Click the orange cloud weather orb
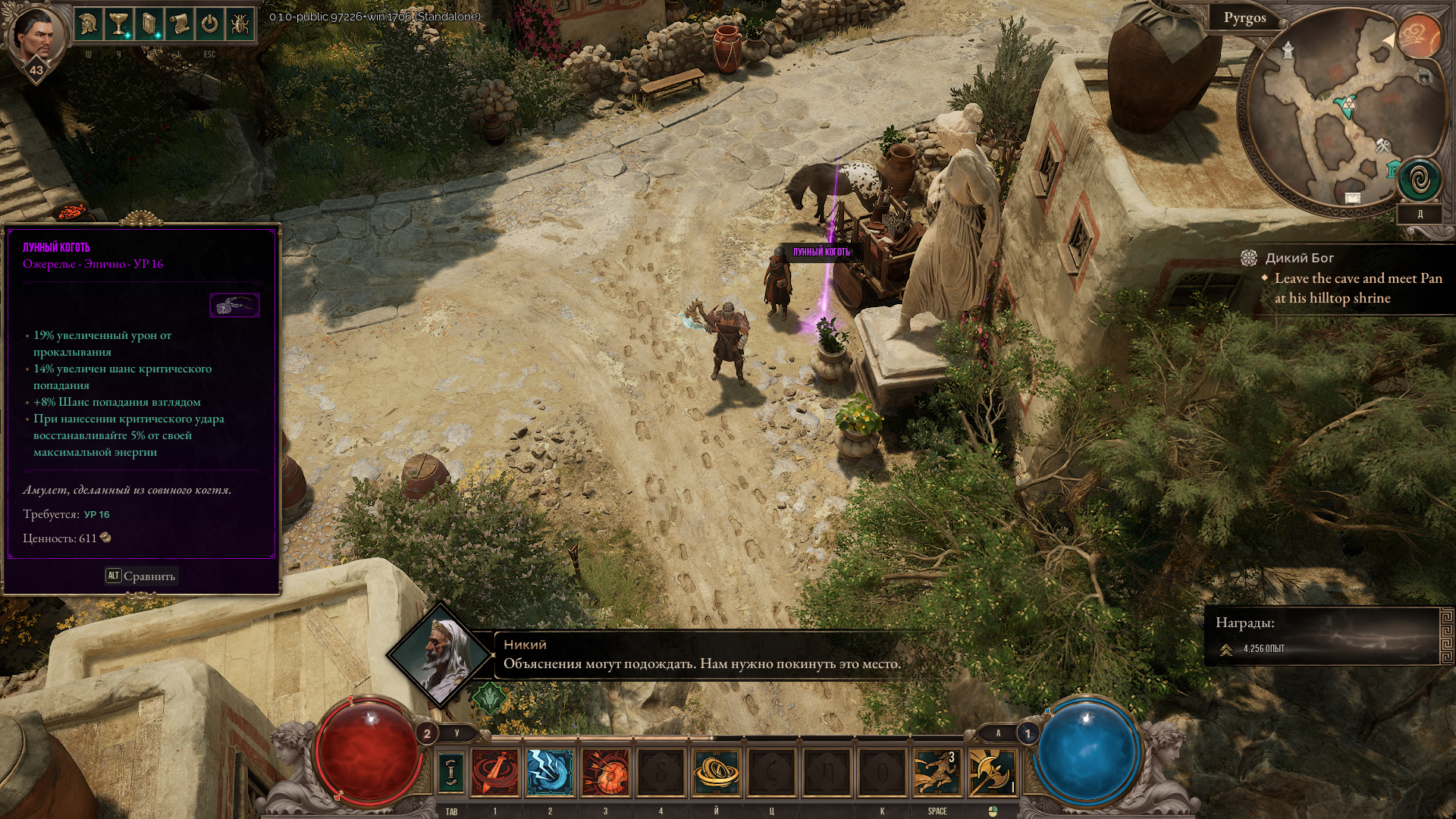1456x819 pixels. (1419, 36)
